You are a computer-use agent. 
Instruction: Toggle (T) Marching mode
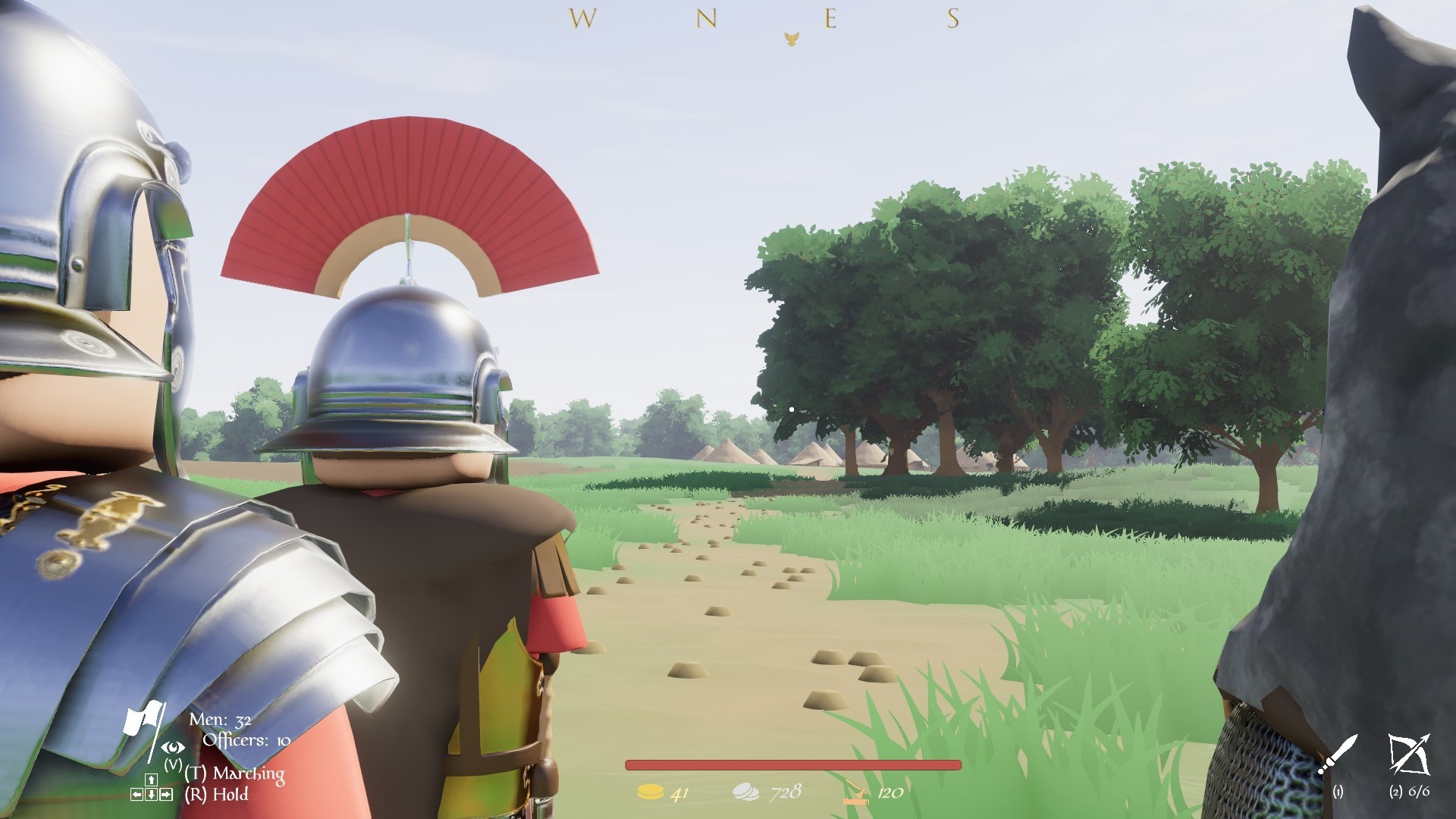click(234, 775)
